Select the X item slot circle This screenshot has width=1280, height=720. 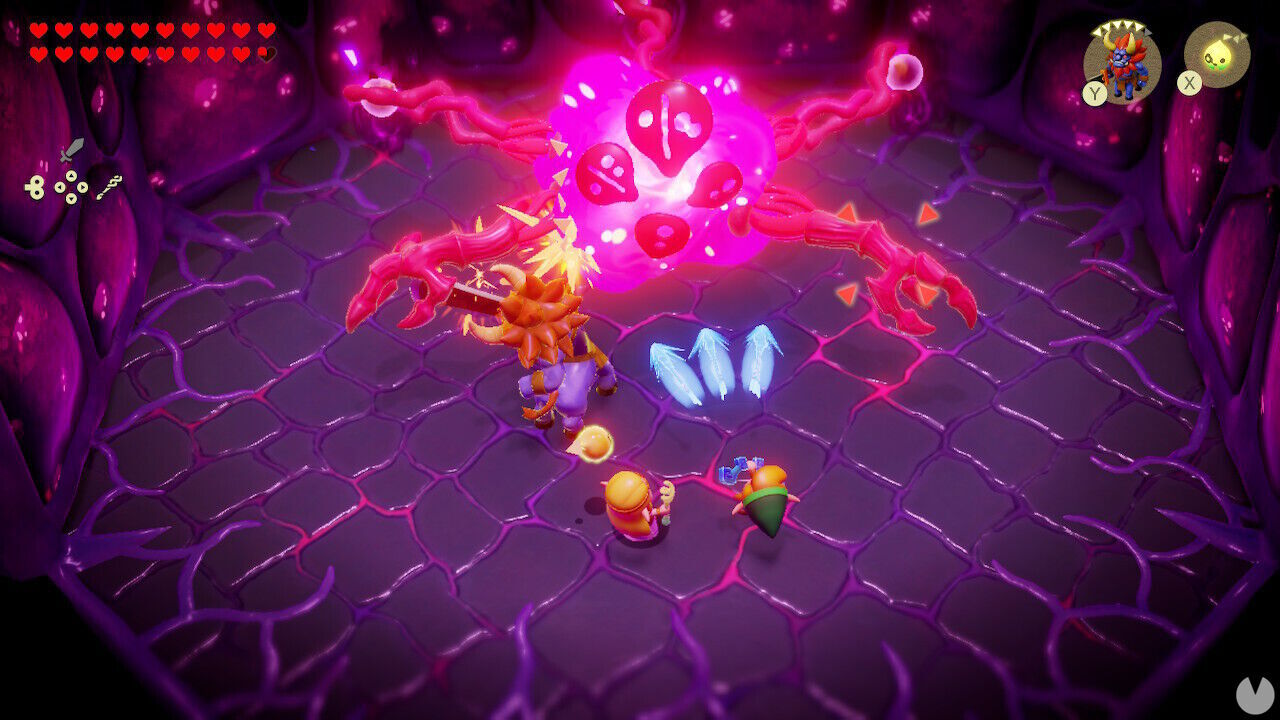1218,55
